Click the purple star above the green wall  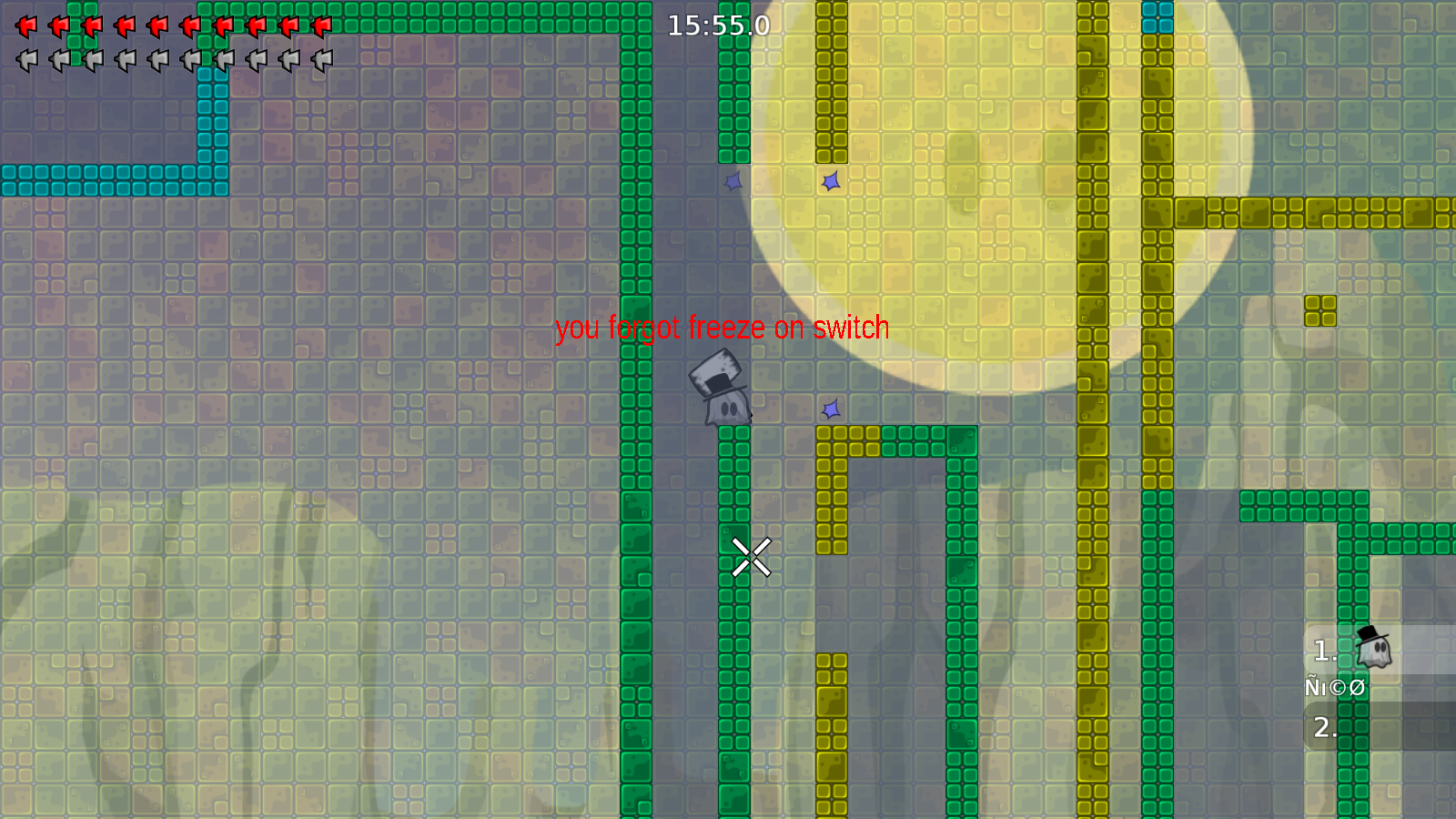click(732, 182)
